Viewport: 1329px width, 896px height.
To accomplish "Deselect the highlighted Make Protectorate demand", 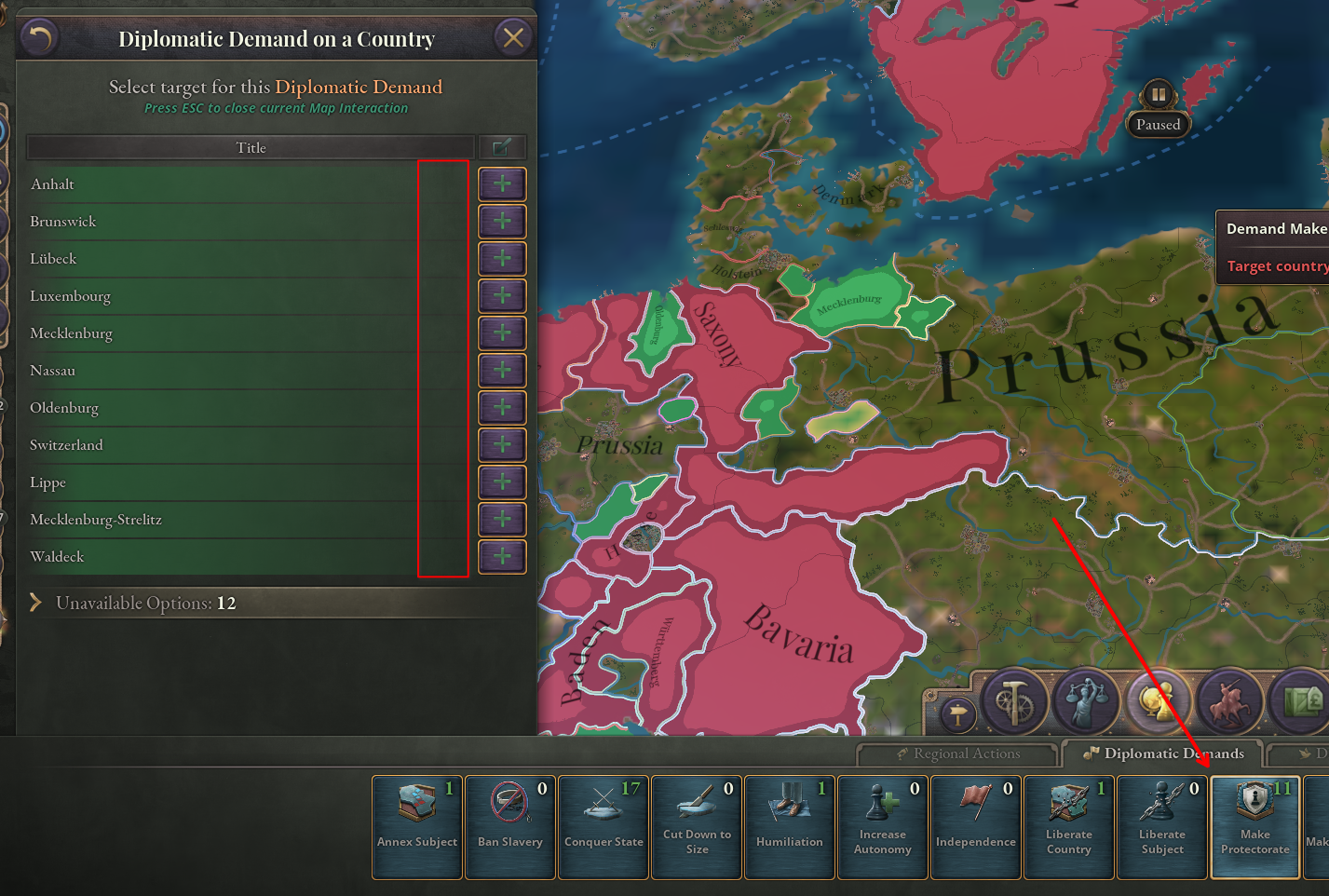I will pyautogui.click(x=1254, y=825).
